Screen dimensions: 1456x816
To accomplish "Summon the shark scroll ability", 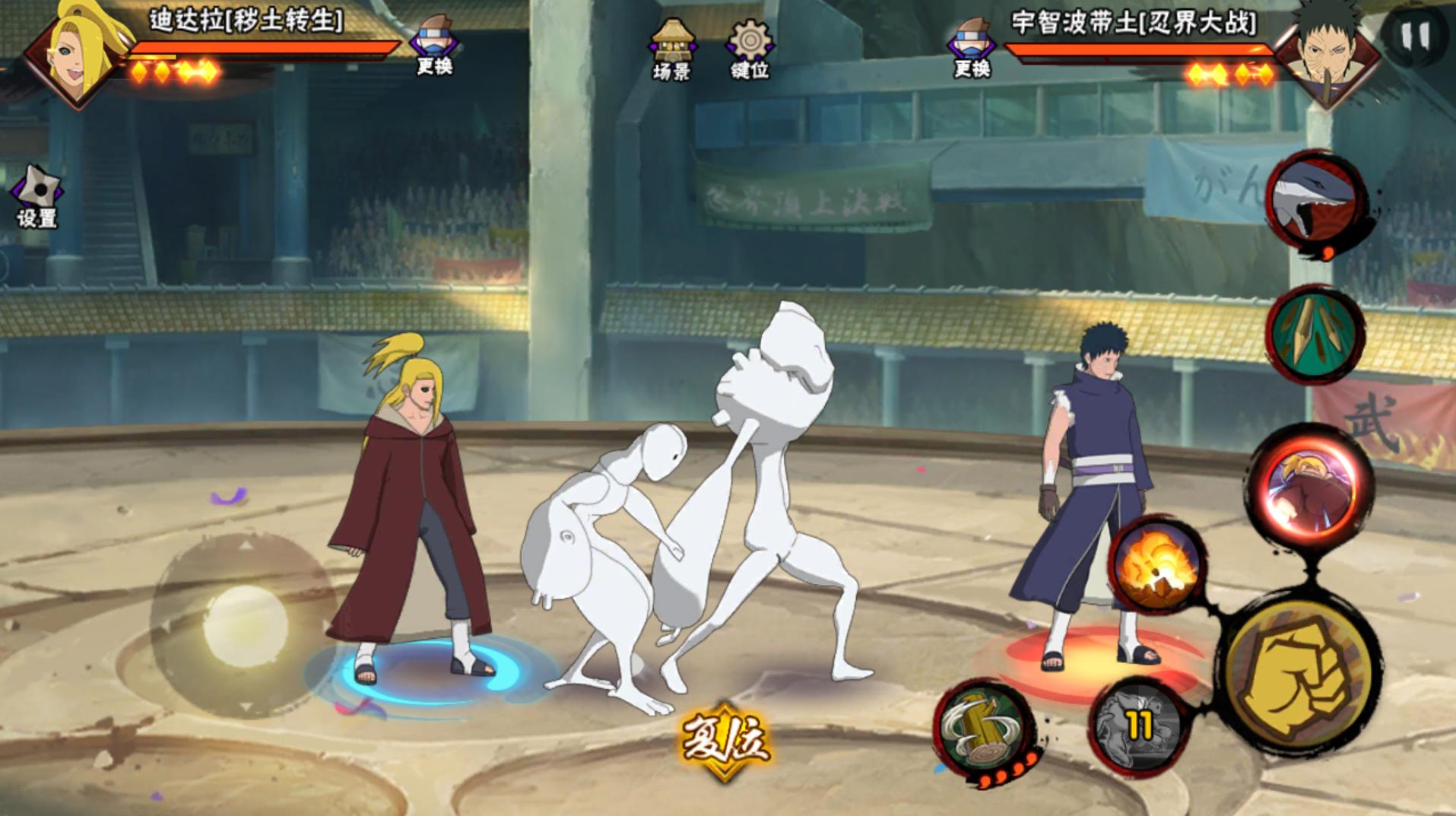I will click(1317, 201).
